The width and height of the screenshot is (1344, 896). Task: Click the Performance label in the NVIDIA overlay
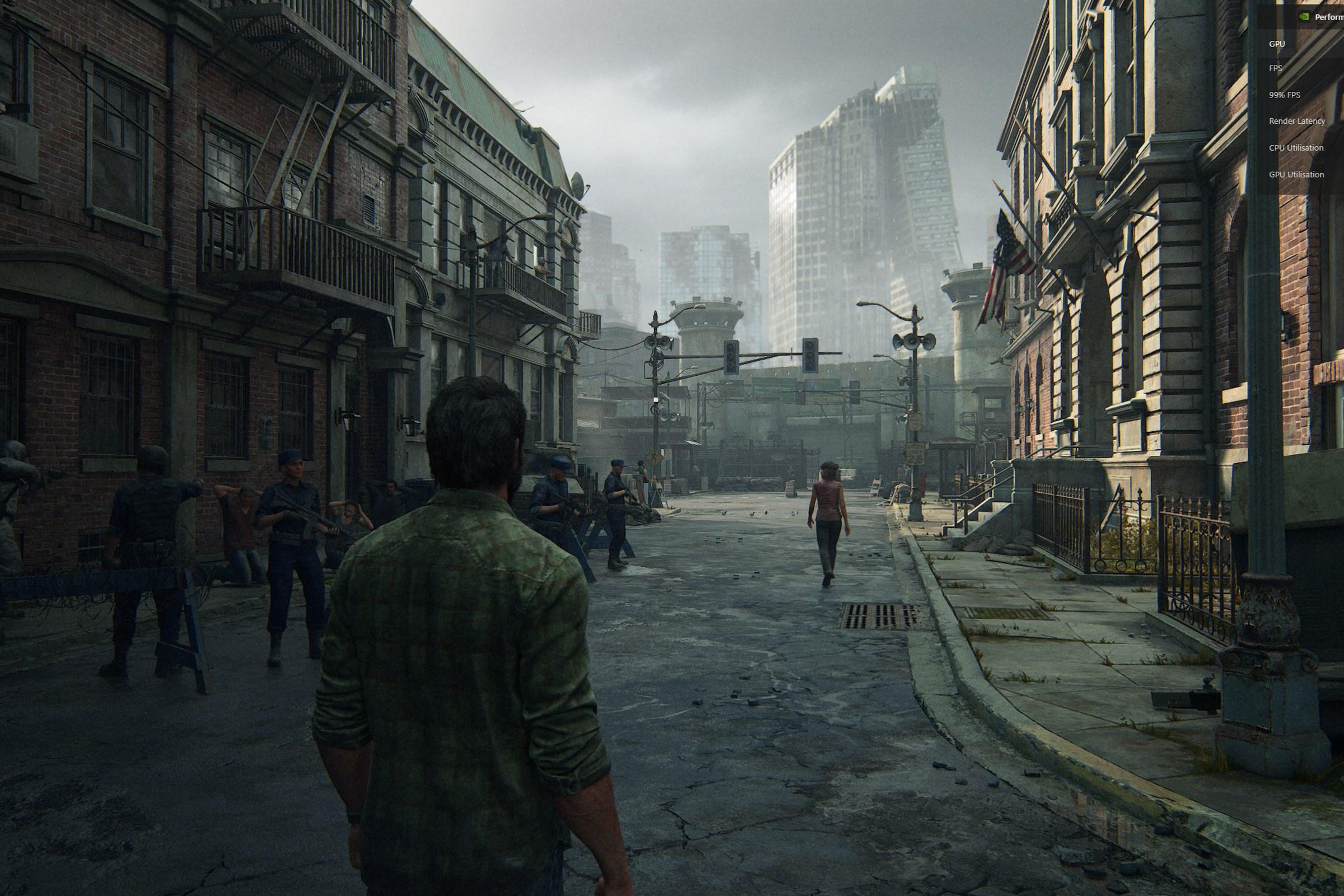click(x=1332, y=17)
